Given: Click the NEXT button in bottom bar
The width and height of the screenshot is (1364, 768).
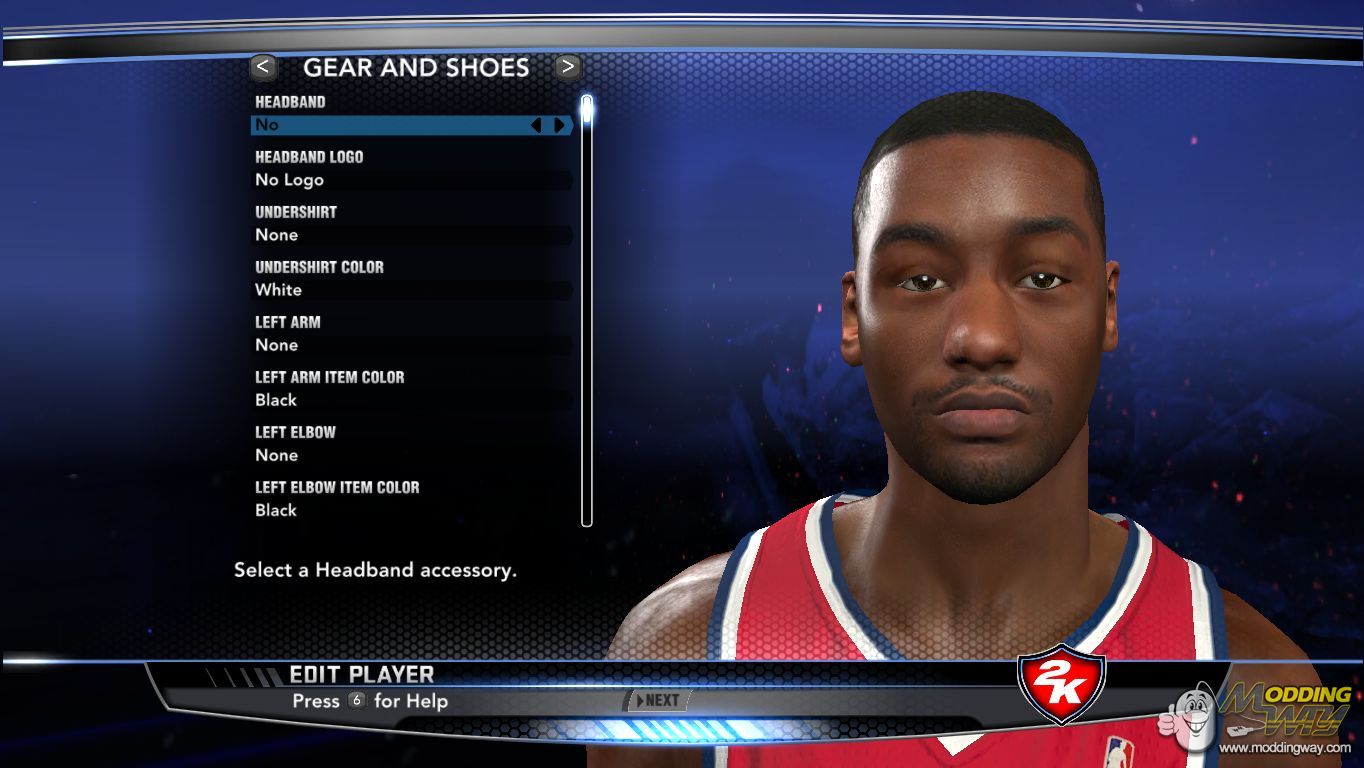Looking at the screenshot, I should [x=657, y=701].
